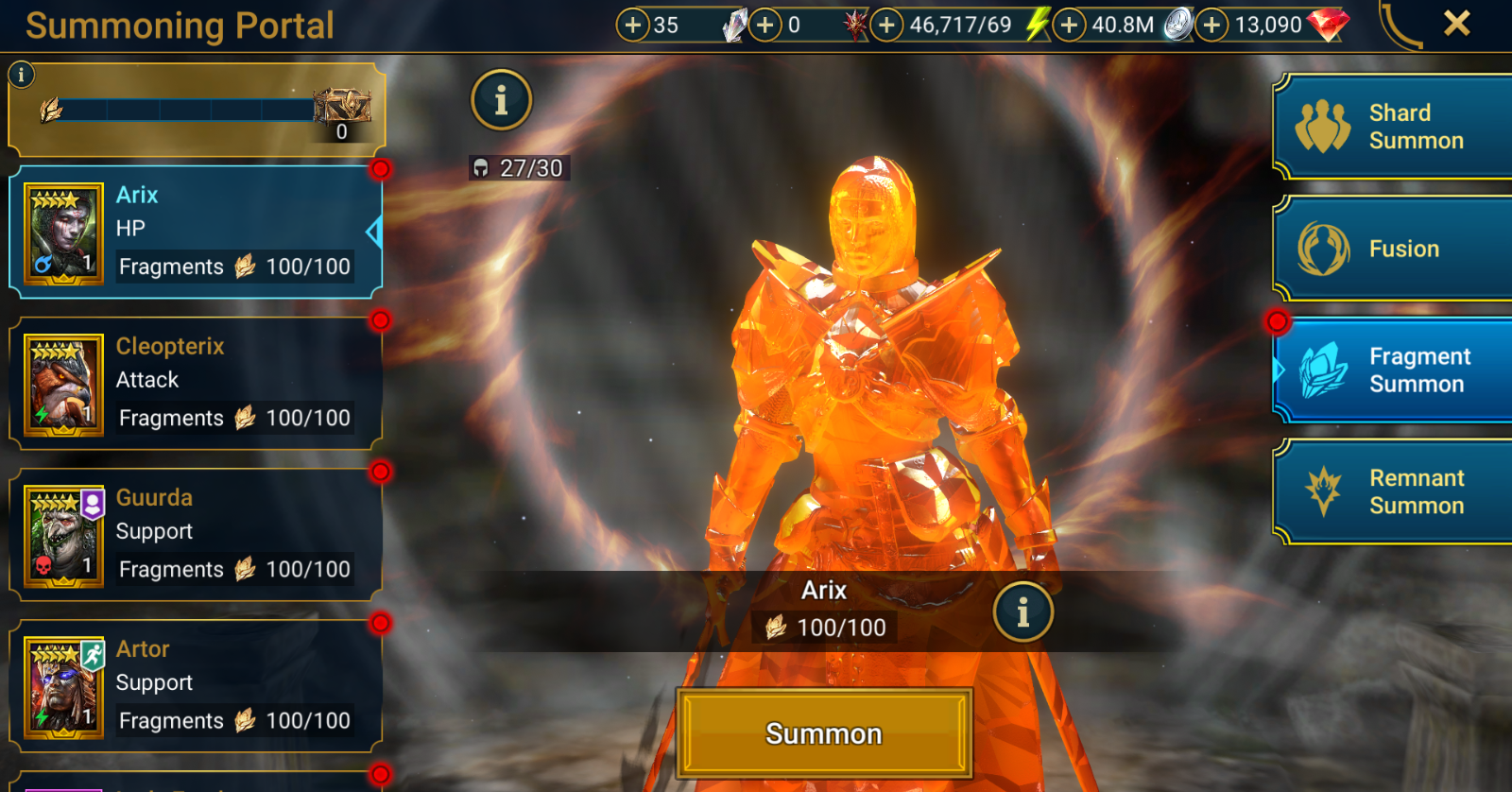
Task: Select Cleopterix in the champion list
Action: (189, 380)
